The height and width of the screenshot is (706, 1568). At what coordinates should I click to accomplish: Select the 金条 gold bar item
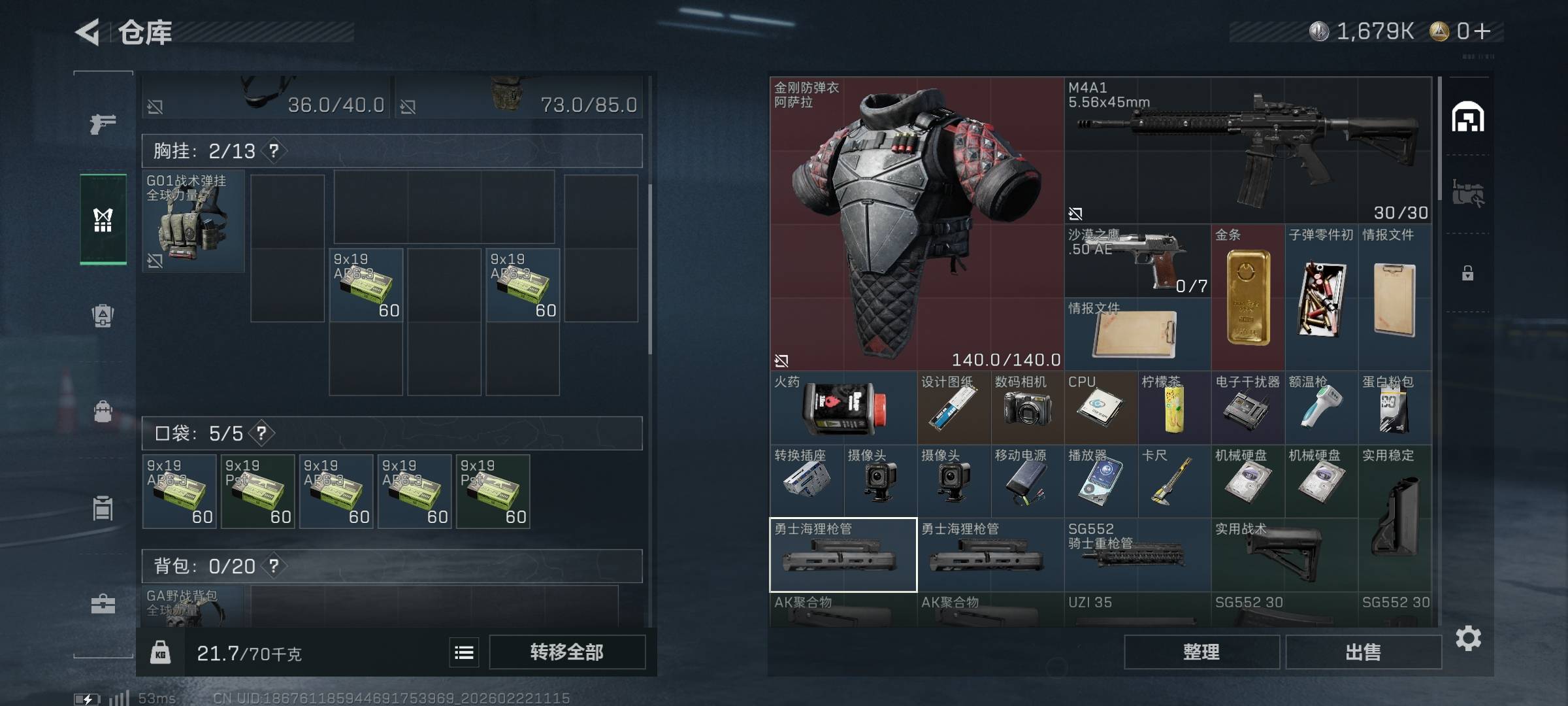[1247, 297]
